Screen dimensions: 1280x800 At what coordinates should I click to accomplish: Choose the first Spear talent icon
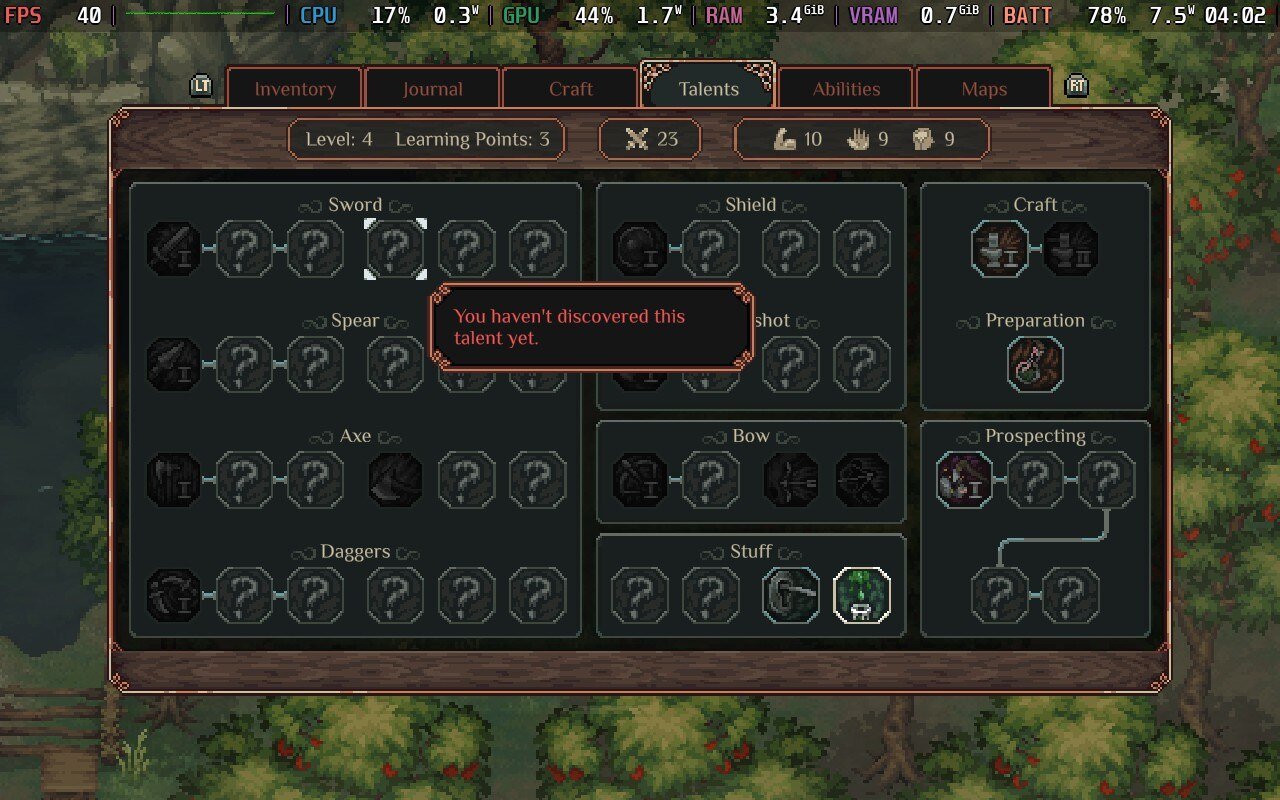(x=174, y=365)
